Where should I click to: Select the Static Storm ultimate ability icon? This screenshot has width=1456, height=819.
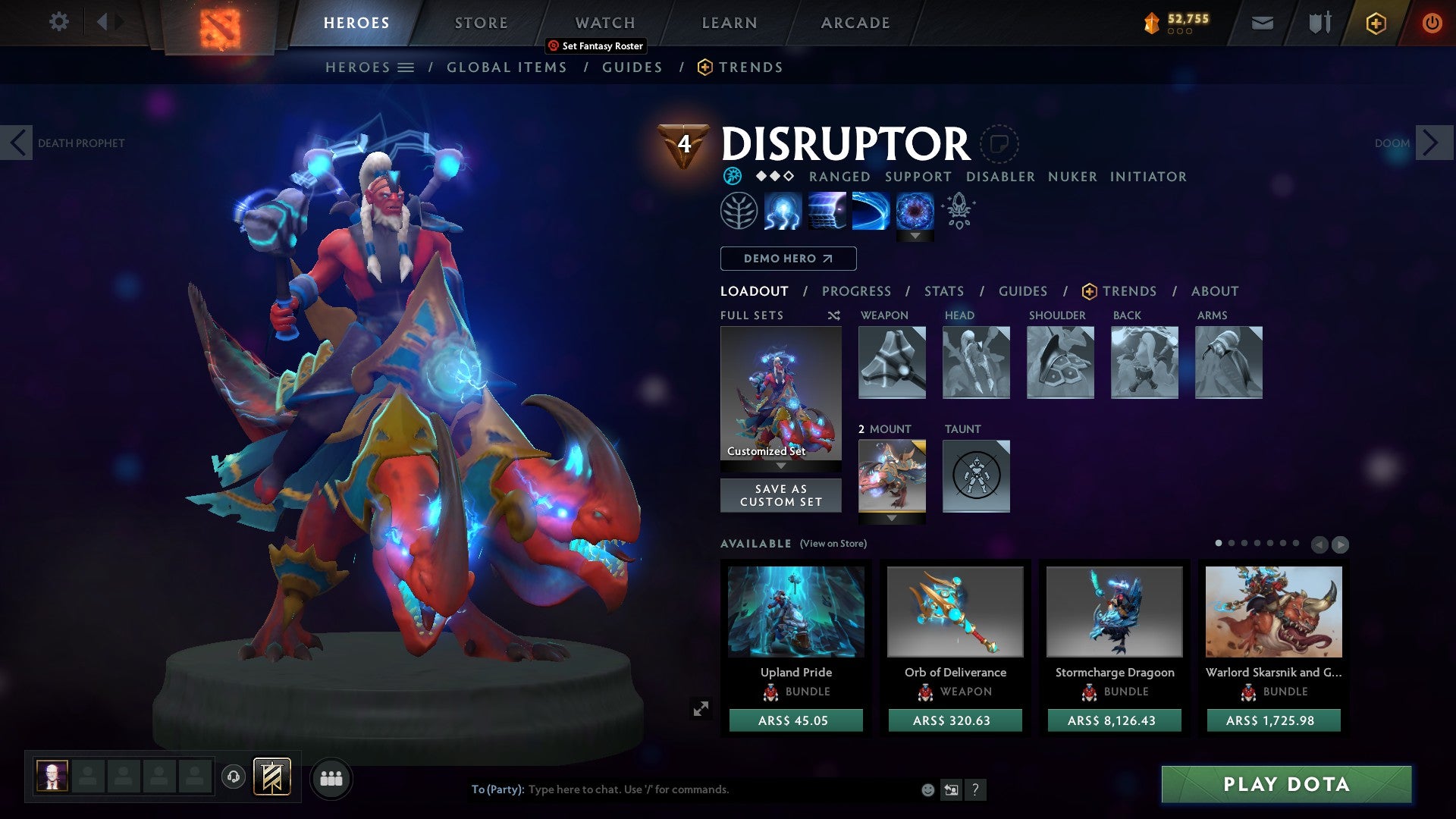click(x=917, y=210)
